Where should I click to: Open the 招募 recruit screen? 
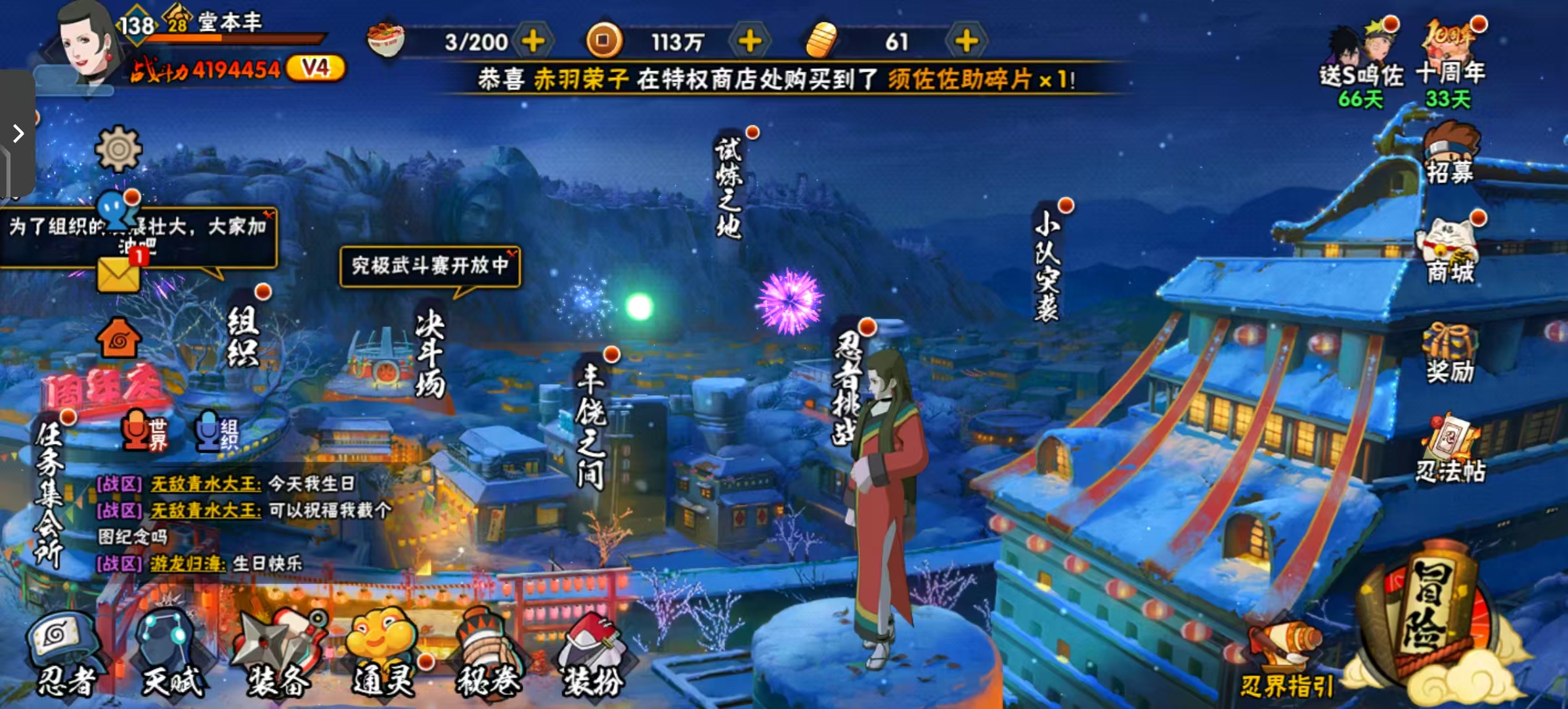pyautogui.click(x=1450, y=154)
